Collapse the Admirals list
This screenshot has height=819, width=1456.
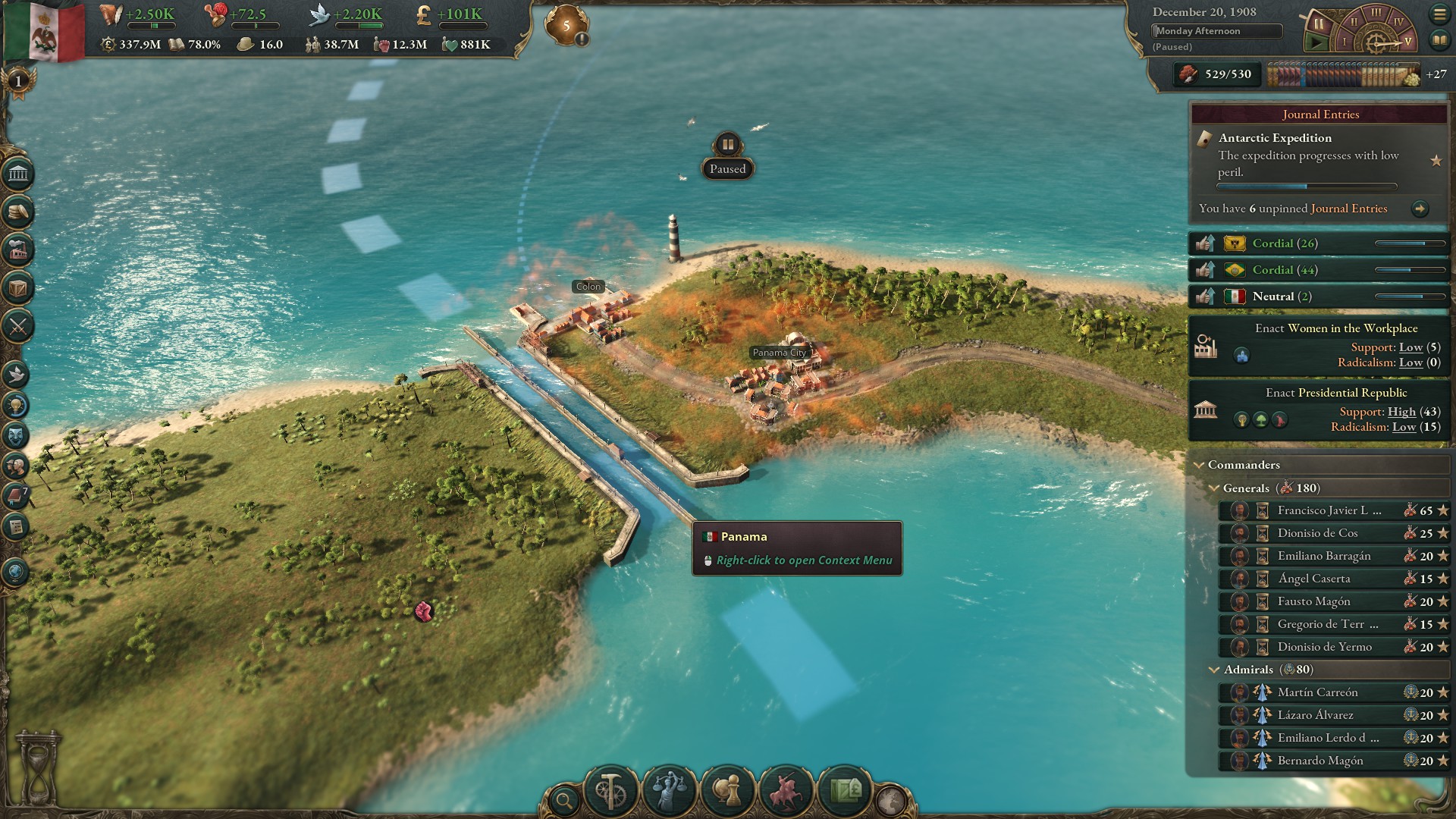tap(1214, 670)
